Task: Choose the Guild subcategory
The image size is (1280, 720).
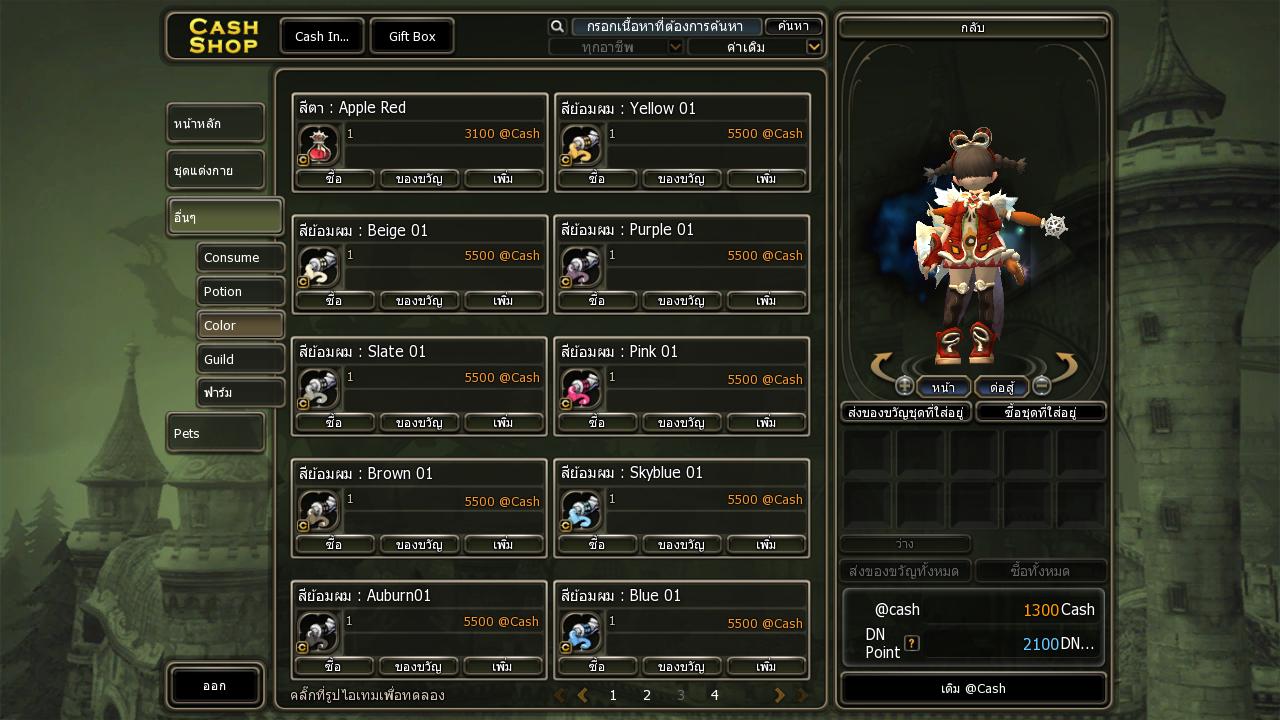Action: pyautogui.click(x=240, y=359)
